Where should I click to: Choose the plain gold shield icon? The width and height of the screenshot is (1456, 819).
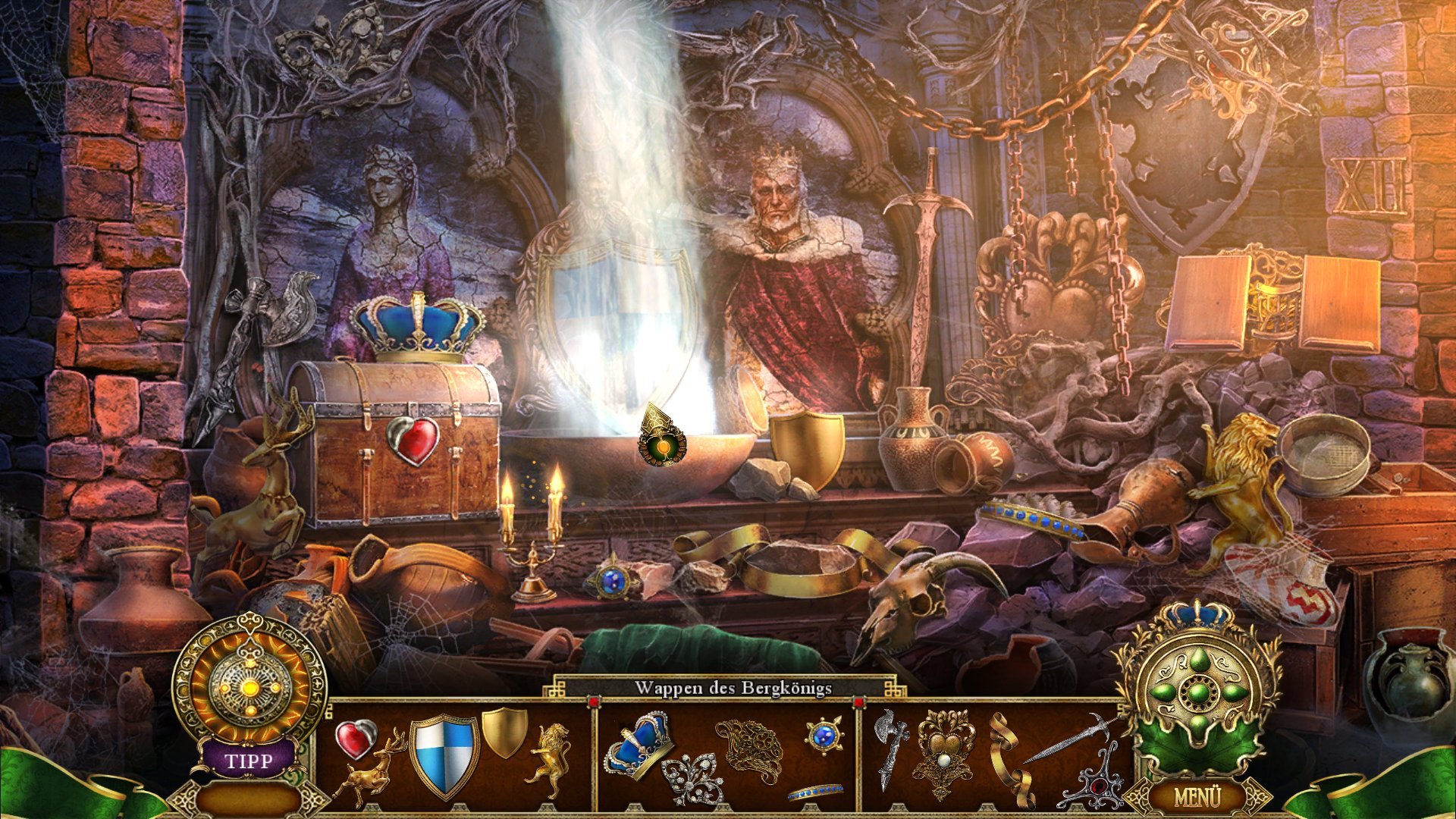click(x=504, y=731)
